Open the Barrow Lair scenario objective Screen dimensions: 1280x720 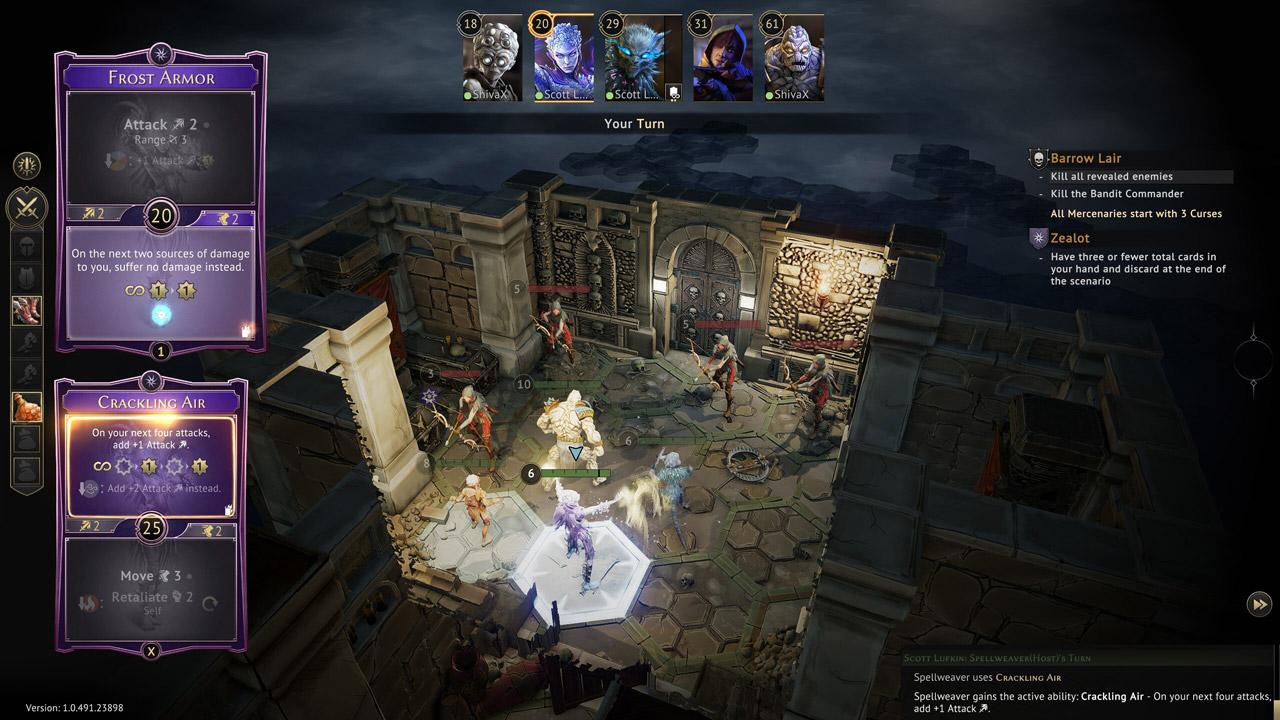1085,158
